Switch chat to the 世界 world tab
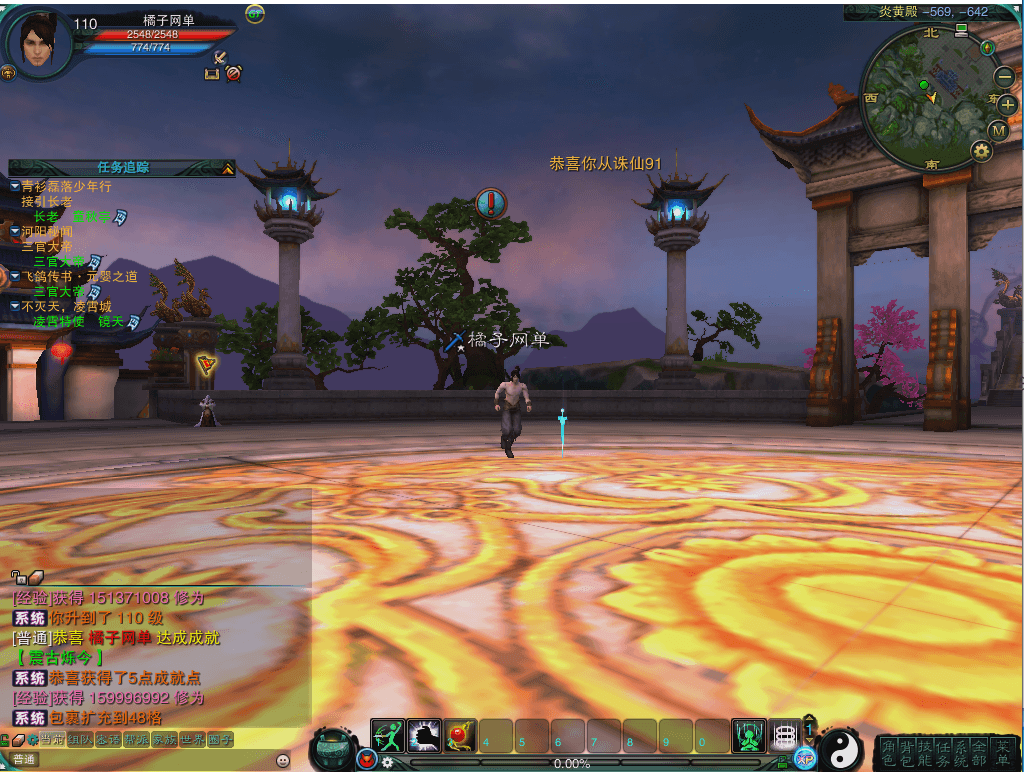 pos(192,740)
